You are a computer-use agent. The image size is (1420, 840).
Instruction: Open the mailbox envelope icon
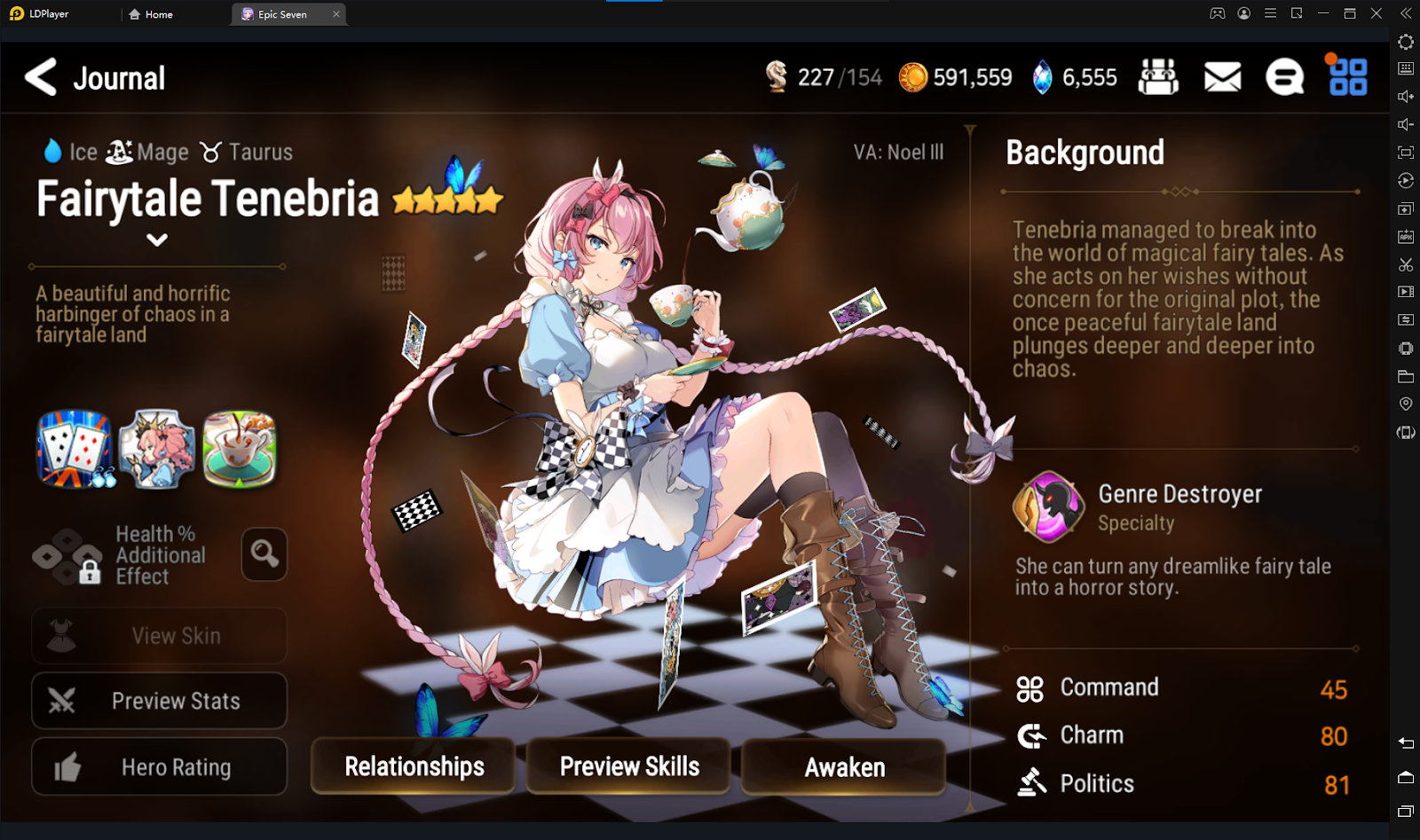tap(1222, 77)
